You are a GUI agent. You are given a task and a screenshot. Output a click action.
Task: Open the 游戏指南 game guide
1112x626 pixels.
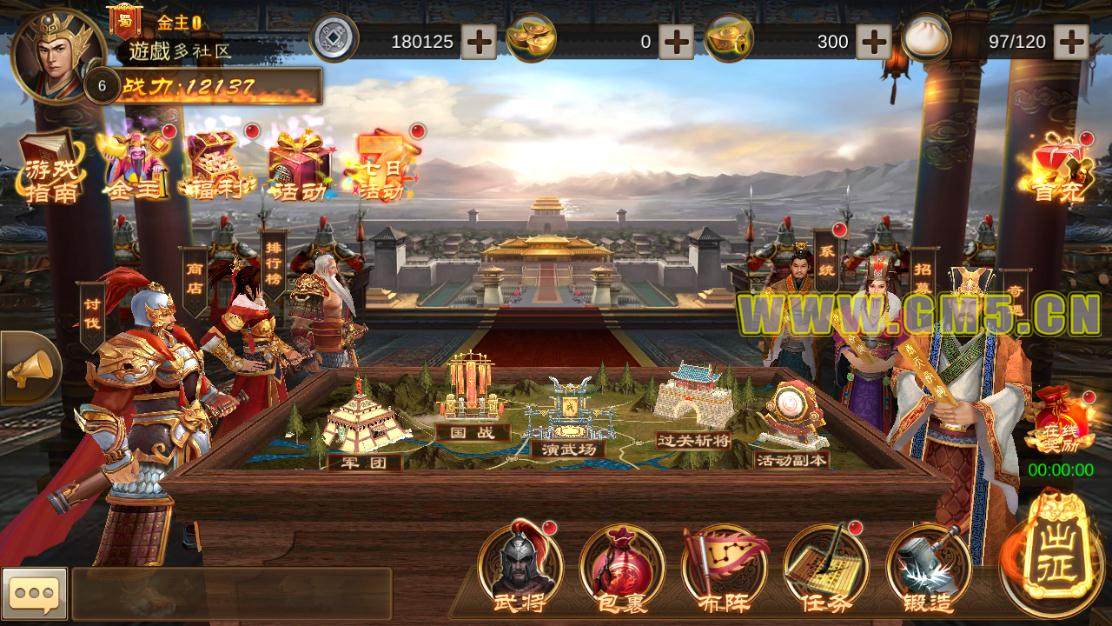[x=50, y=168]
